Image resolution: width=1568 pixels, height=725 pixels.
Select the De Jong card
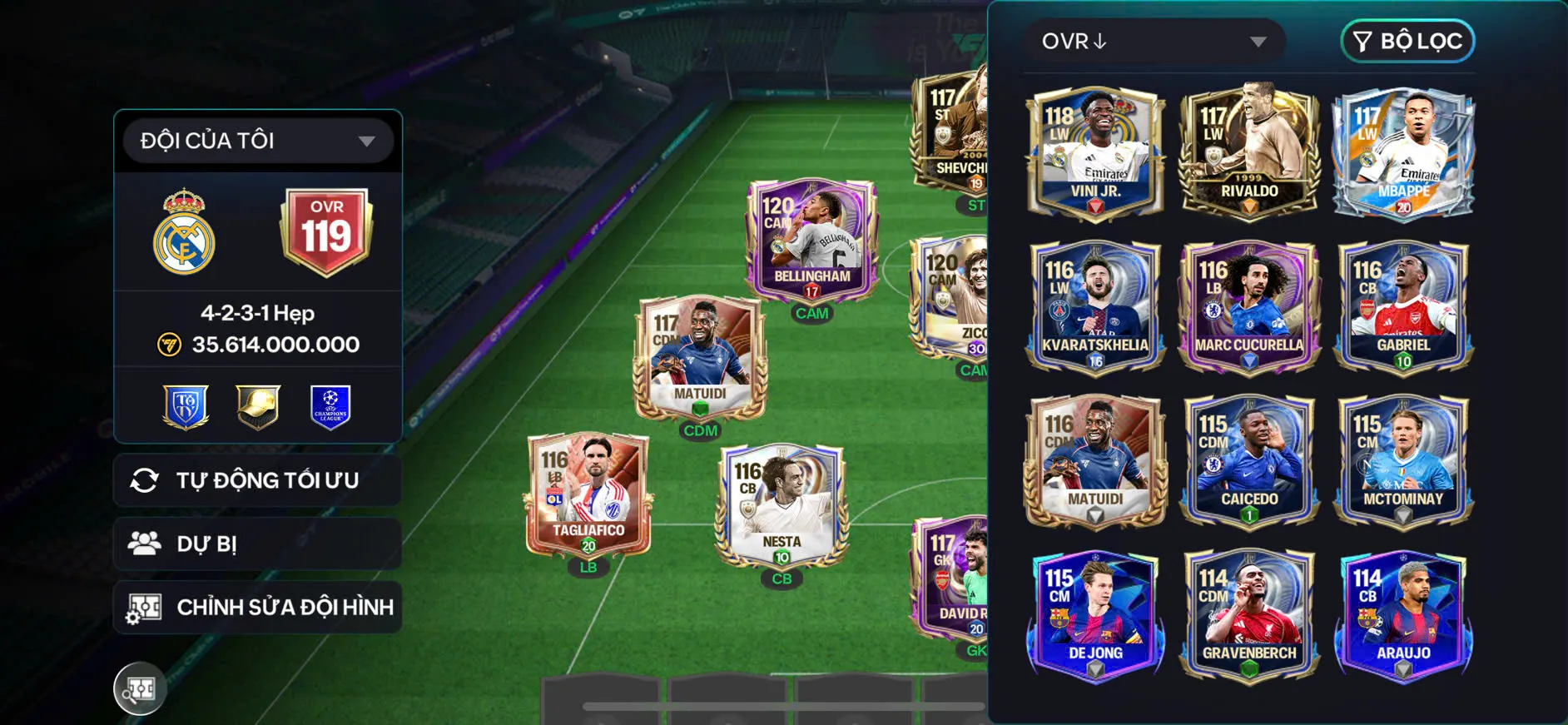[x=1095, y=614]
